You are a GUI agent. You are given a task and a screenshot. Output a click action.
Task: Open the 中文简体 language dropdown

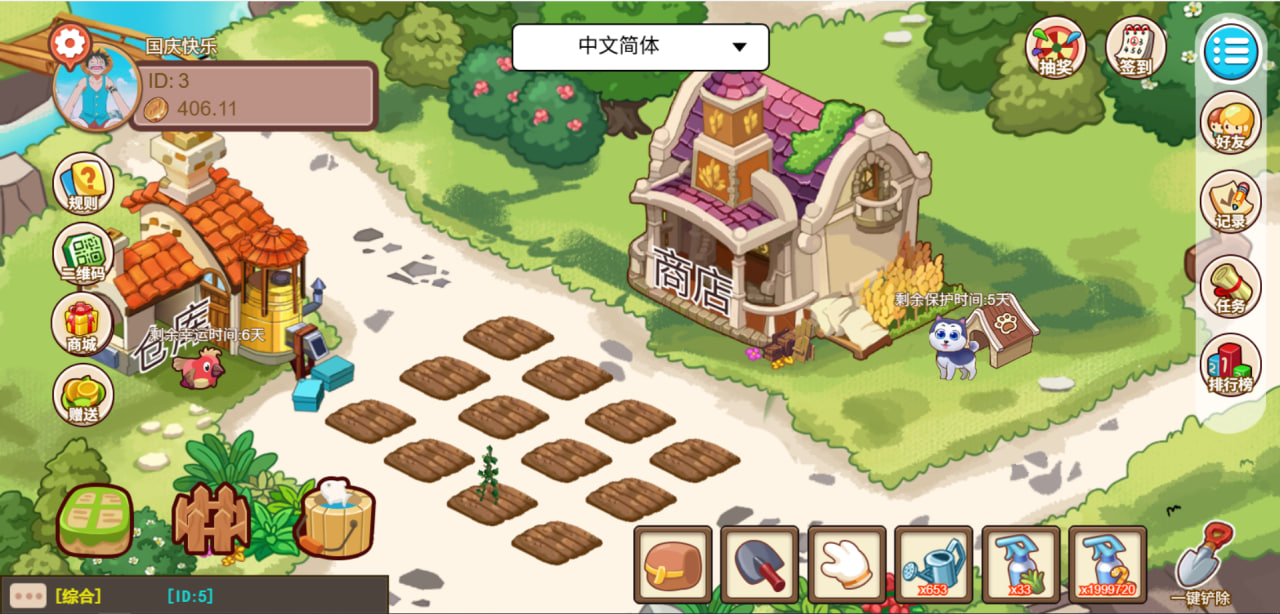click(x=640, y=47)
